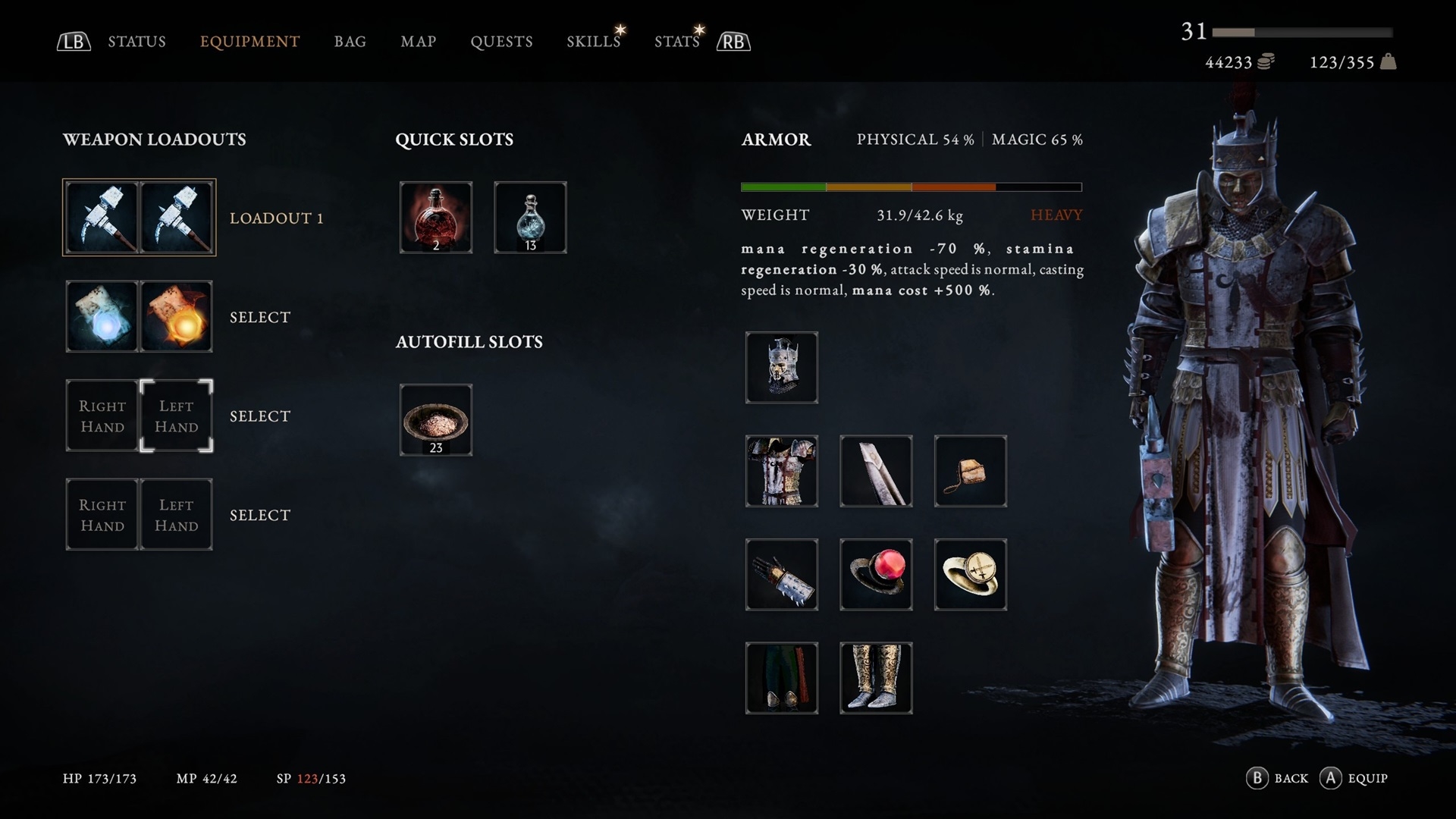The width and height of the screenshot is (1456, 819).
Task: Open the leather pouch equipment slot
Action: [971, 471]
